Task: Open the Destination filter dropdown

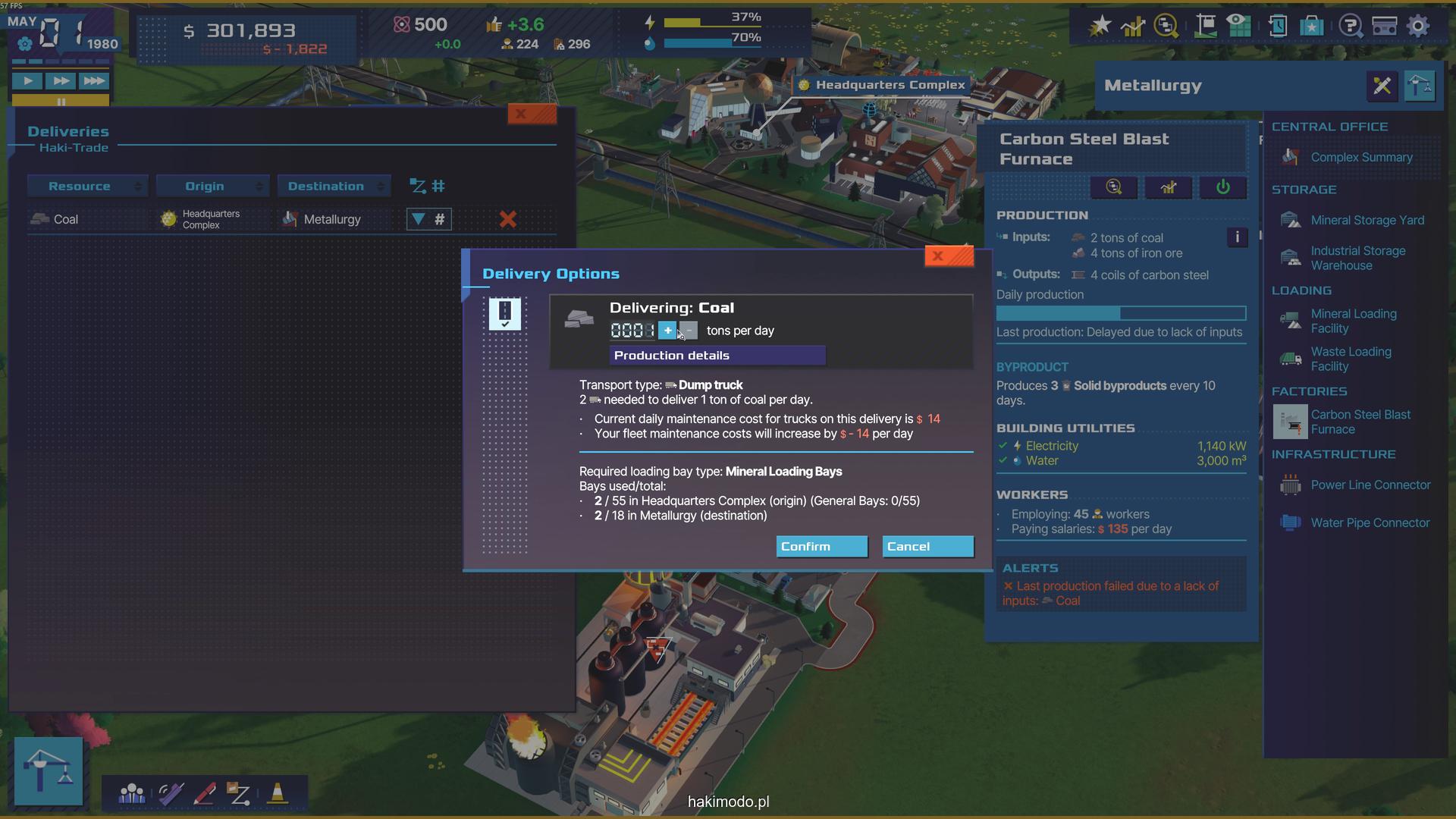Action: click(334, 187)
